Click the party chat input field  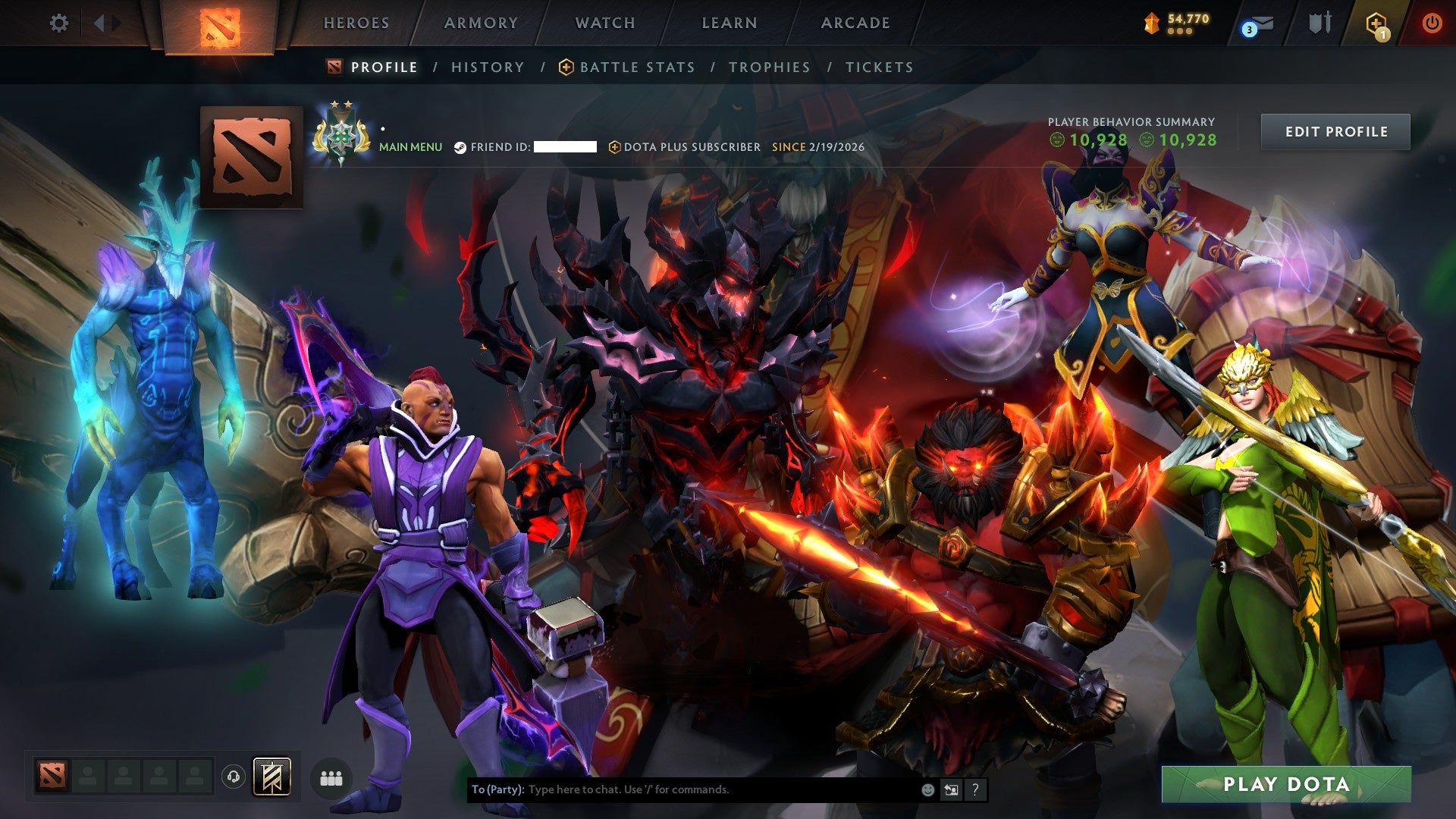pos(682,789)
